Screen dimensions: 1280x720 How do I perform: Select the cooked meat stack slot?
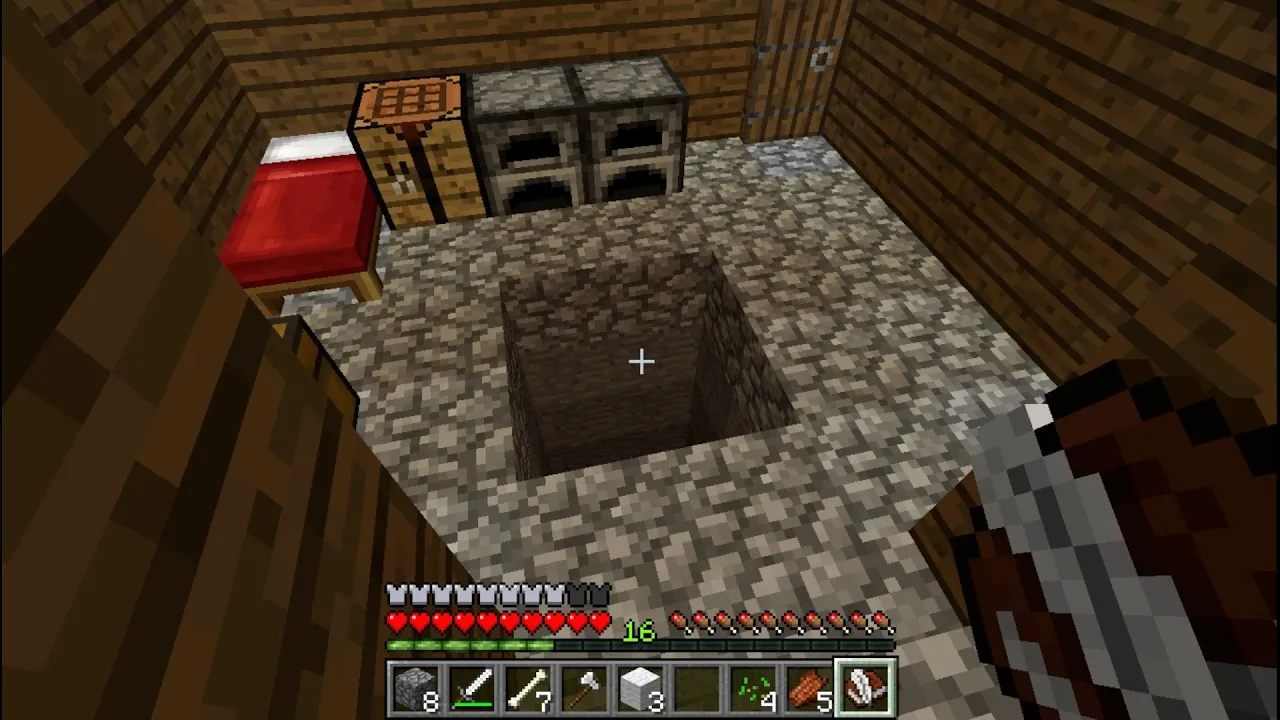[x=808, y=689]
